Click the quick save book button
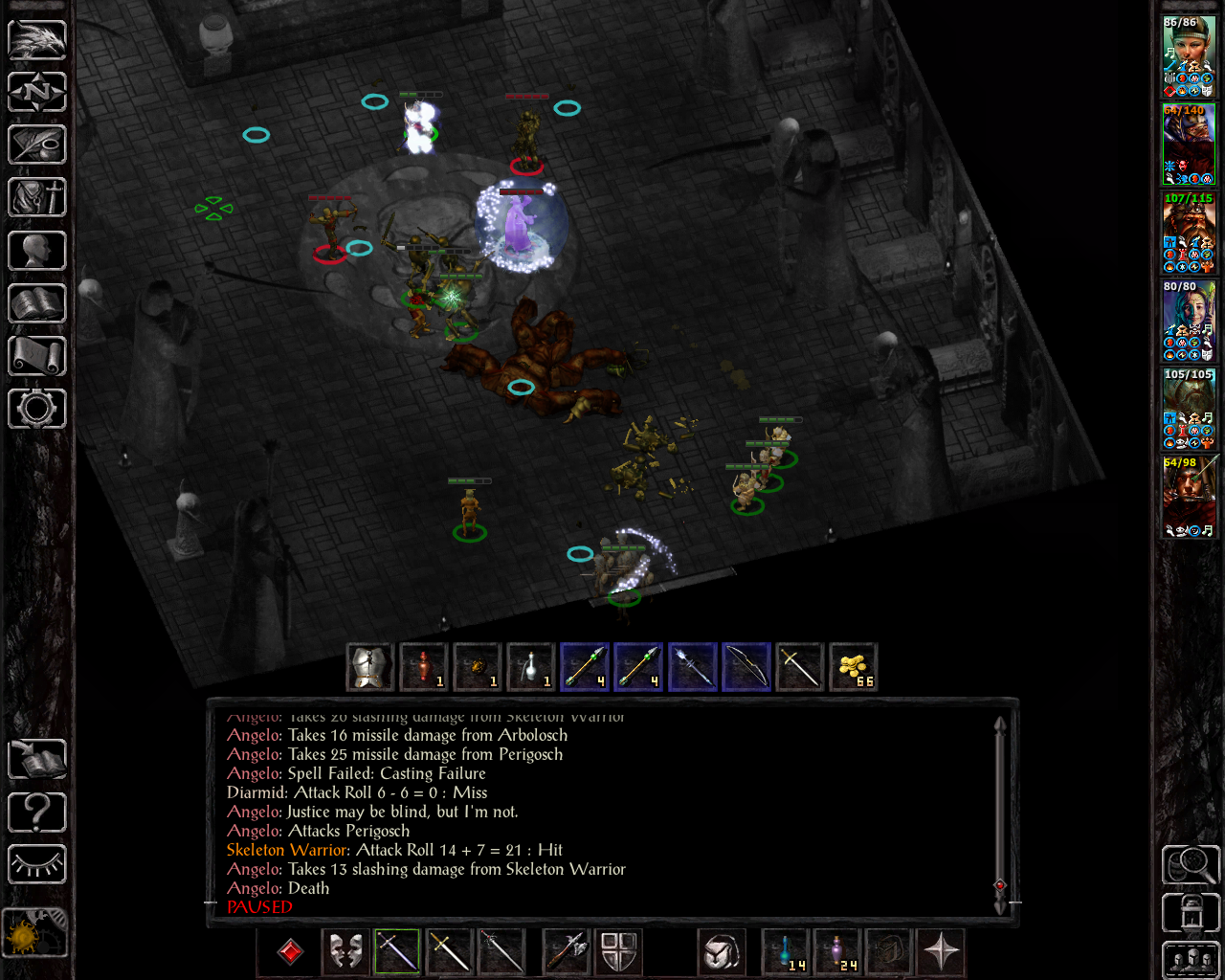Viewport: 1225px width, 980px height. click(37, 760)
